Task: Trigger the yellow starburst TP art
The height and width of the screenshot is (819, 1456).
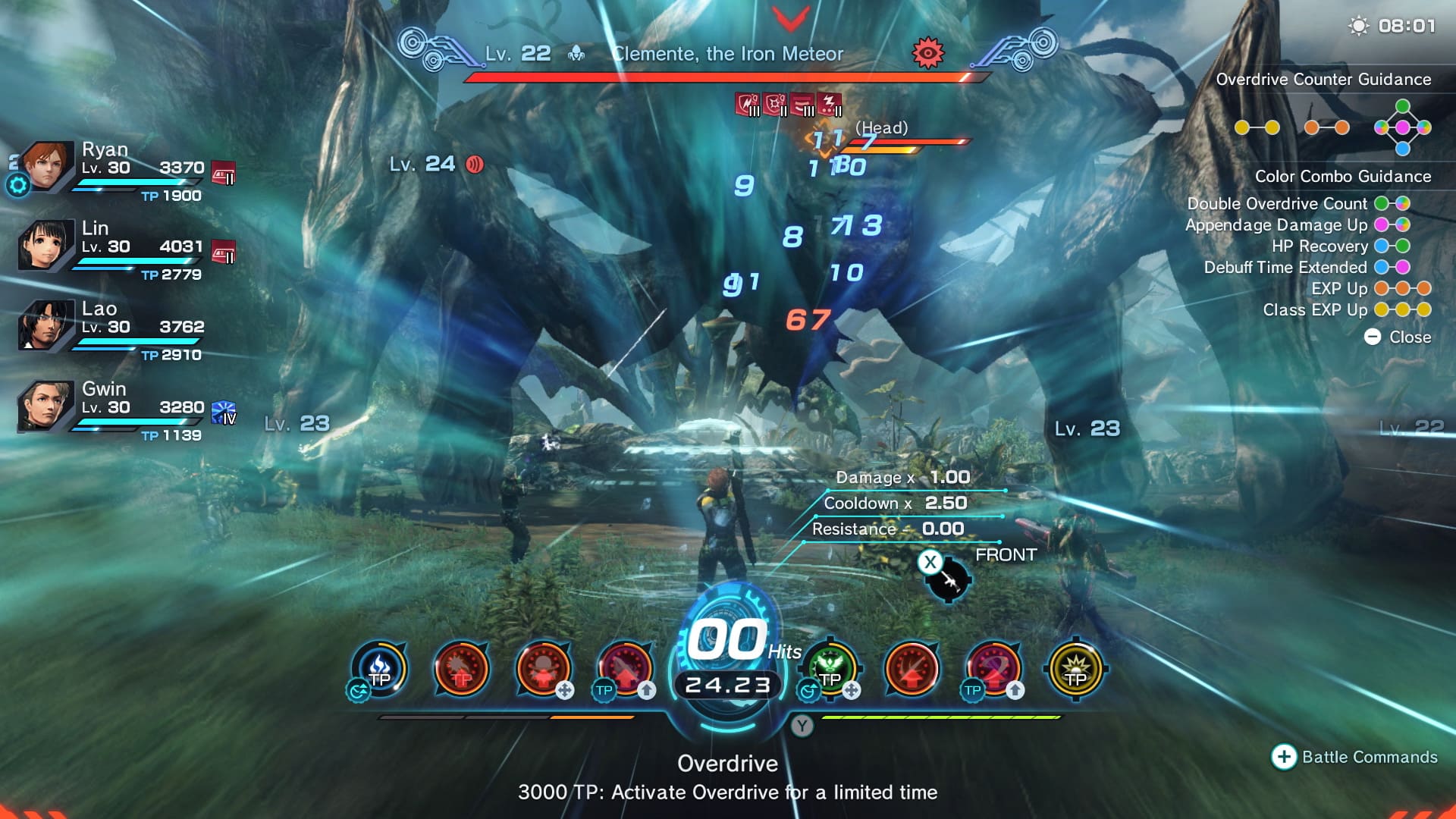Action: tap(1075, 670)
